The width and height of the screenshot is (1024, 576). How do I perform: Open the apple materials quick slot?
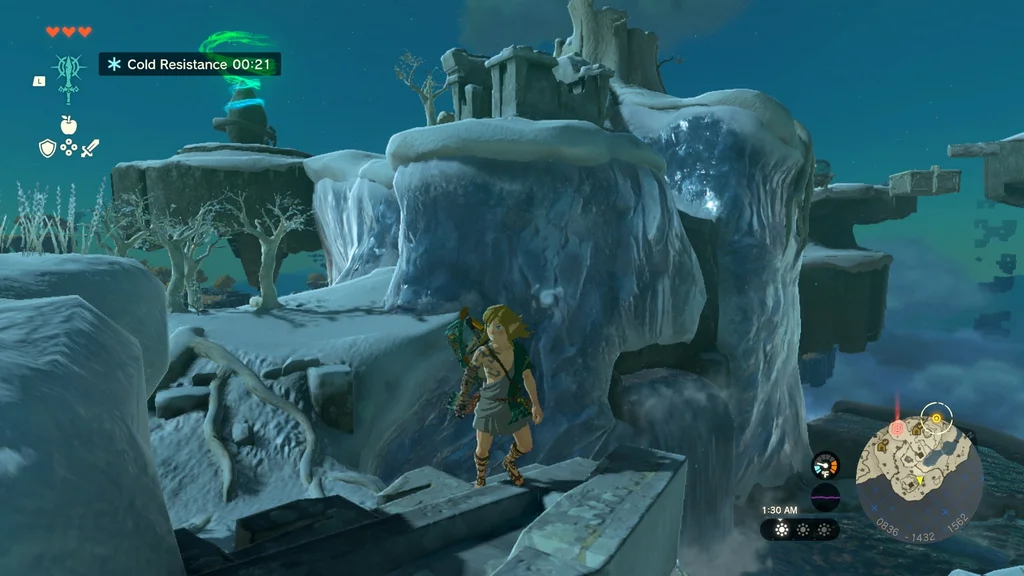(68, 125)
